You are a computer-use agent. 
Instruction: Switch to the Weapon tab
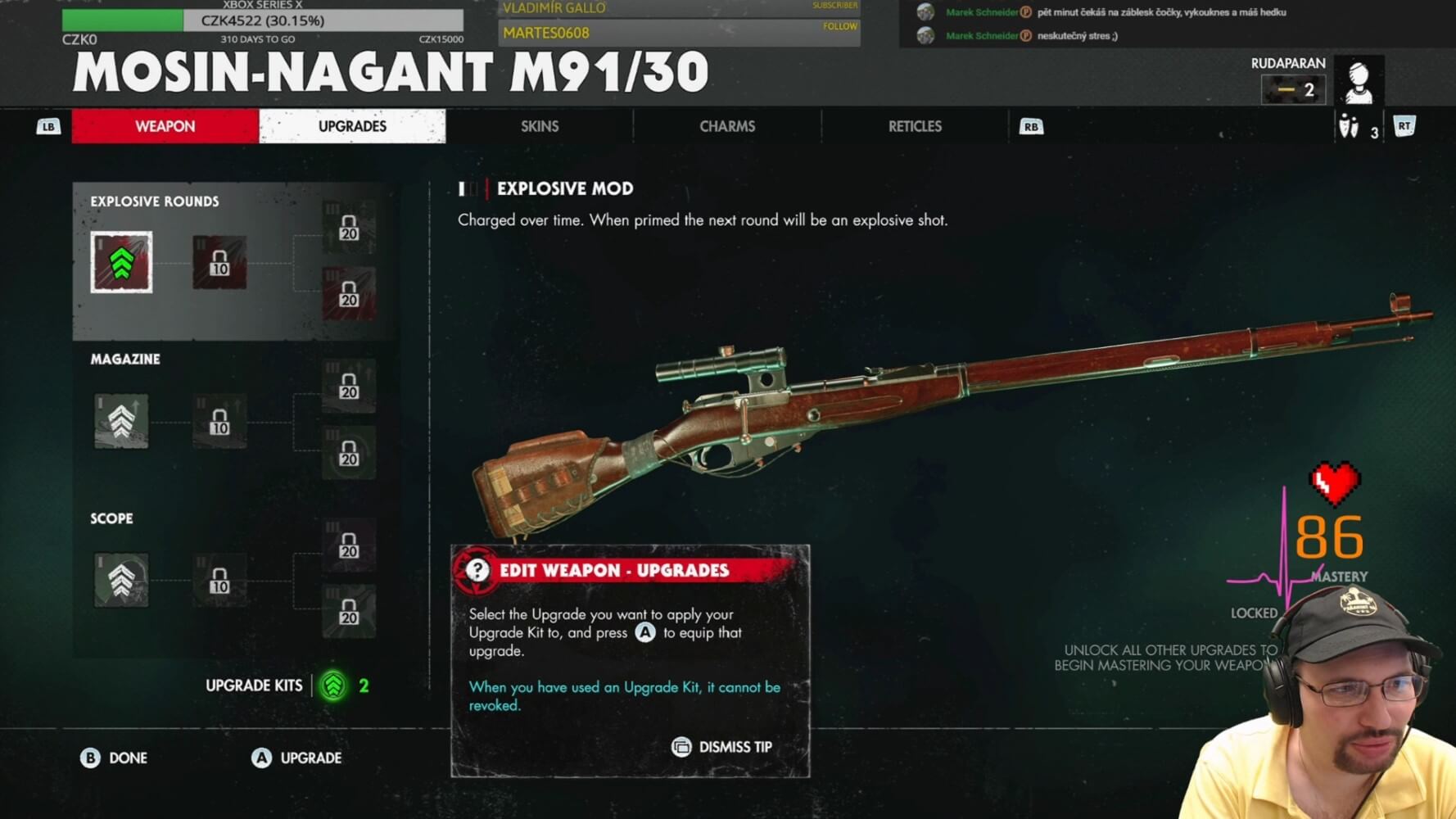click(165, 126)
